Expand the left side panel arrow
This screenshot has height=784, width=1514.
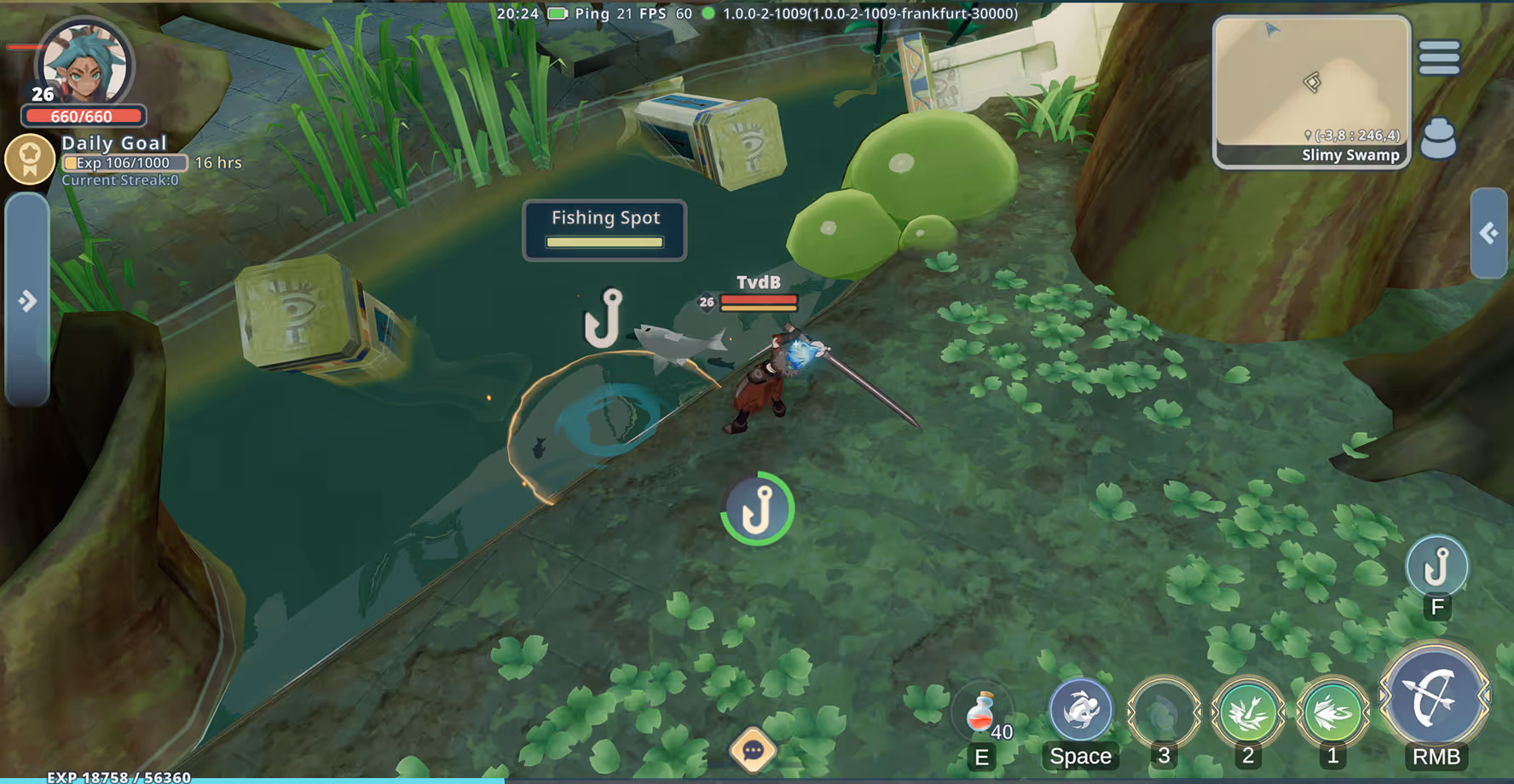pos(27,300)
